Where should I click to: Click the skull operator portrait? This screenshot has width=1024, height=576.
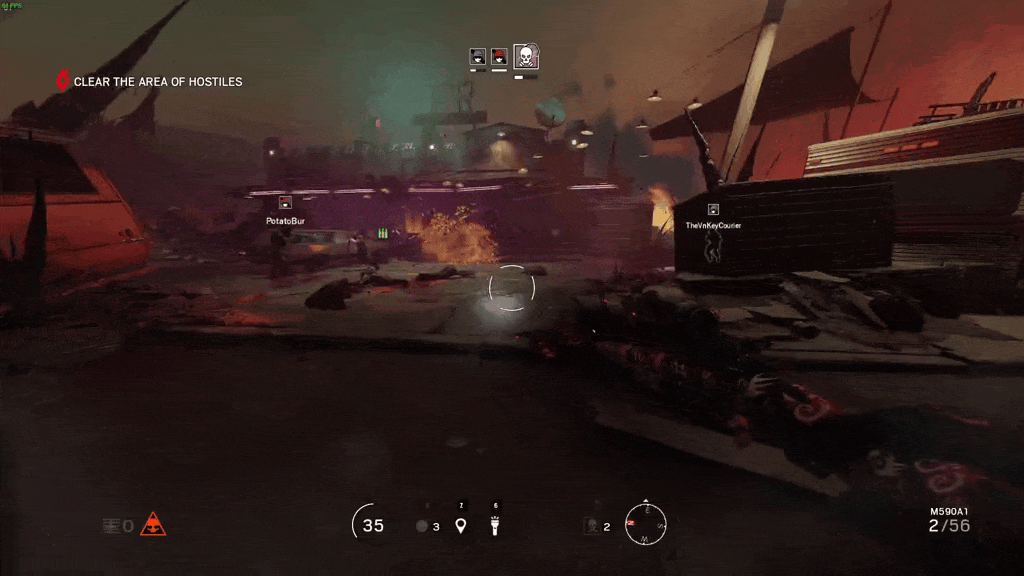tap(526, 56)
